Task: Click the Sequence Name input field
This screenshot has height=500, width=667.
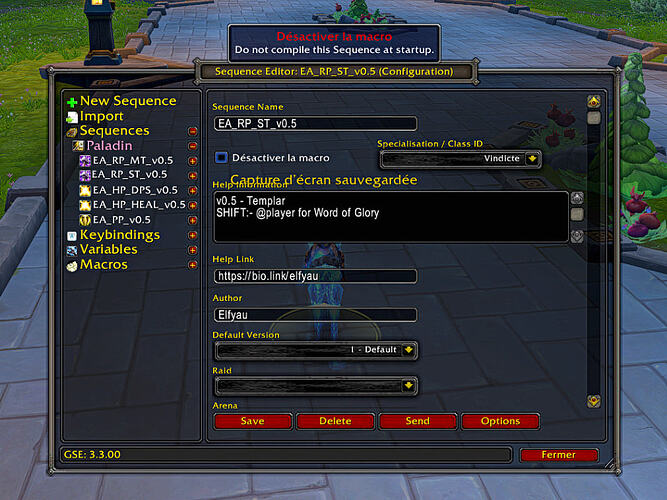Action: (x=315, y=124)
